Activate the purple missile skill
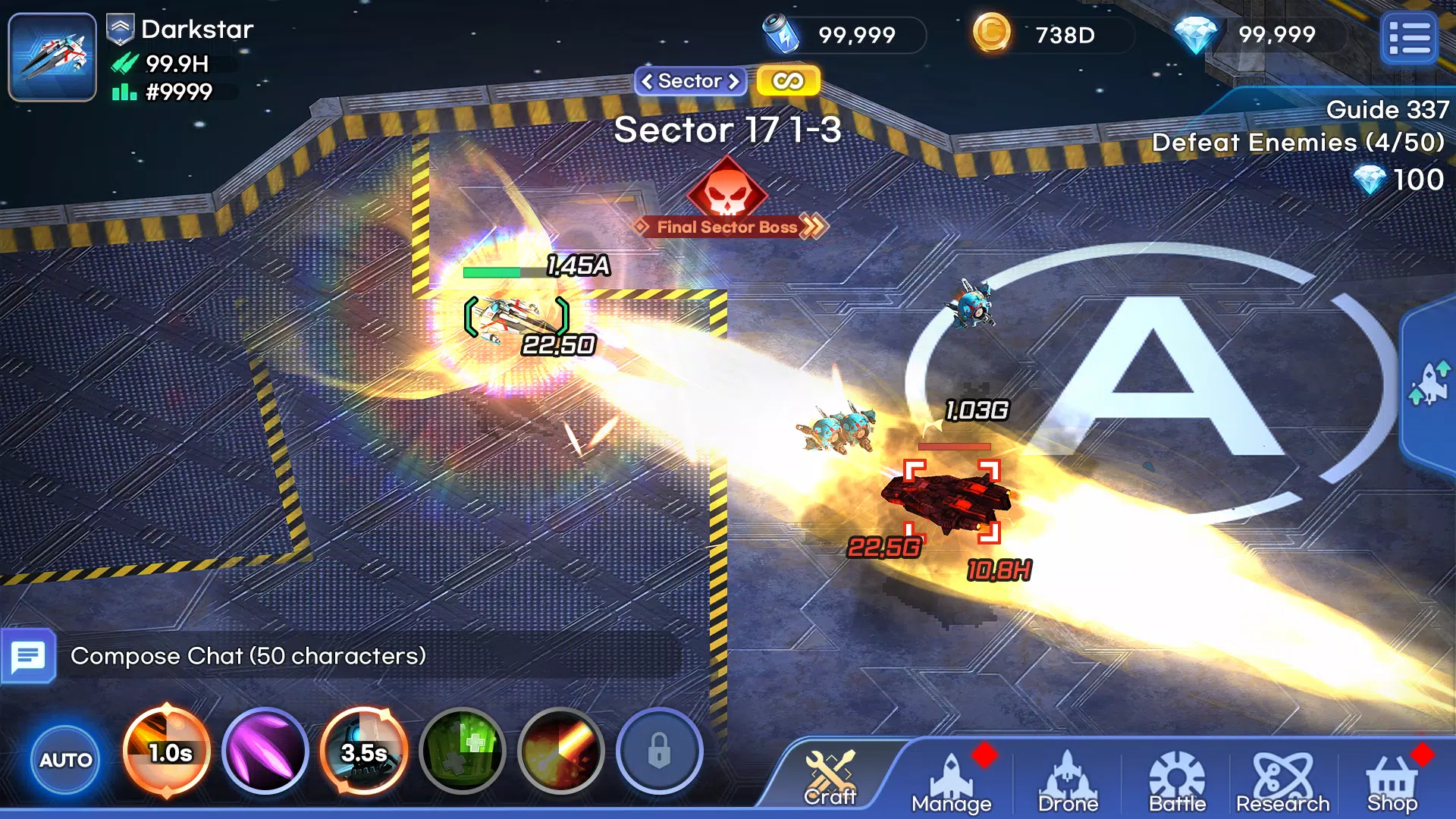 [x=265, y=752]
